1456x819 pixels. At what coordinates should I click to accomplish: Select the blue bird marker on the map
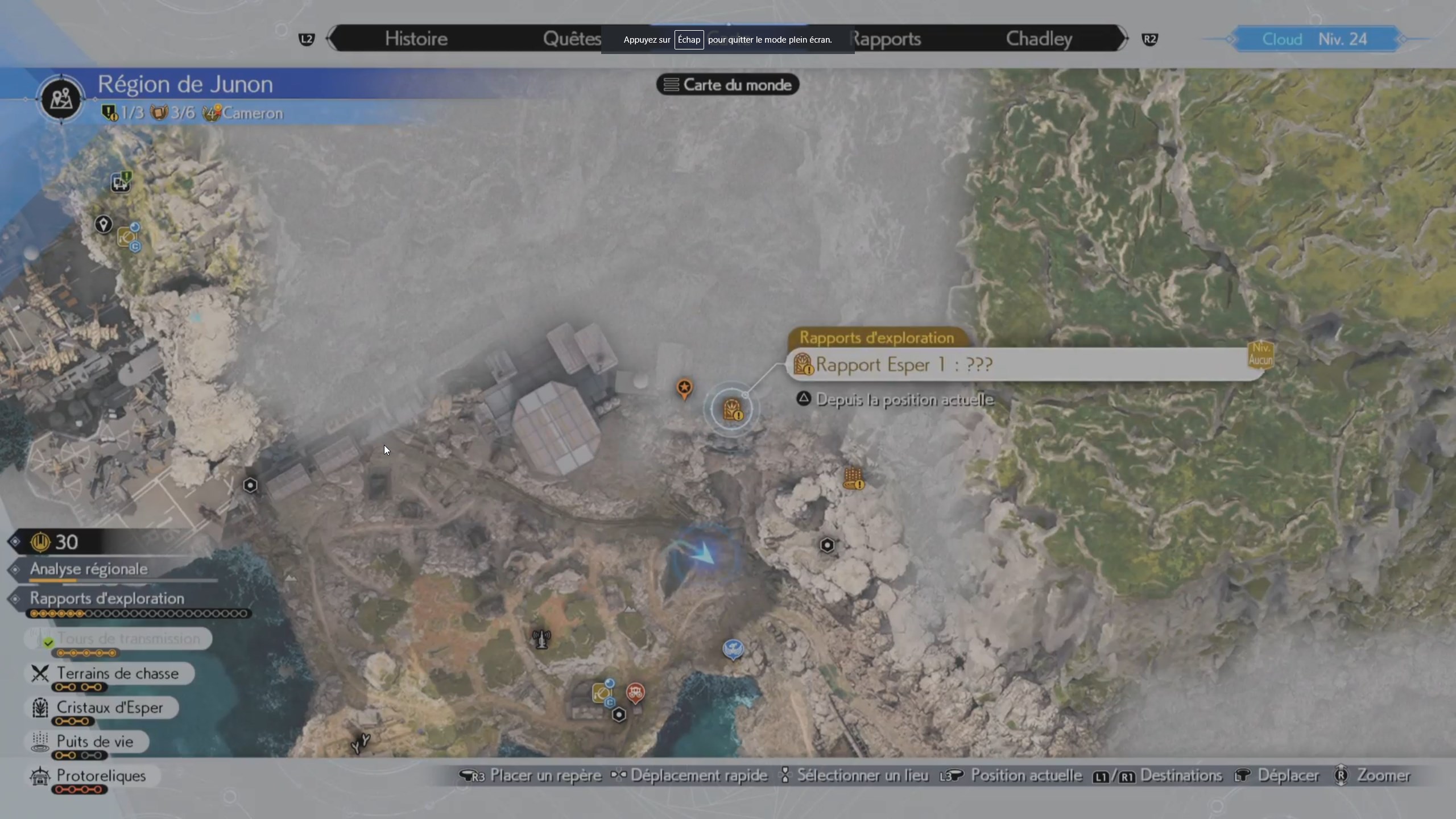(x=733, y=648)
